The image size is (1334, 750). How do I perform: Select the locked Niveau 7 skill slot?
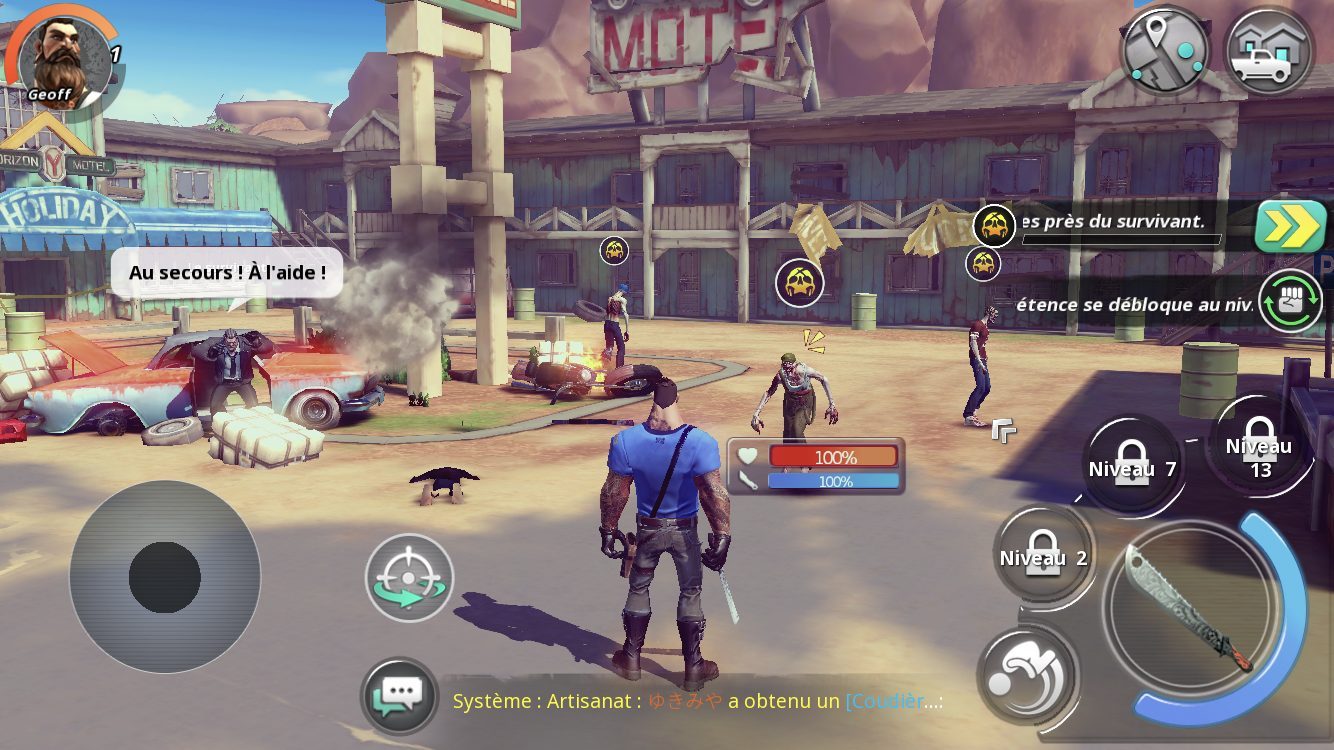coord(1132,467)
